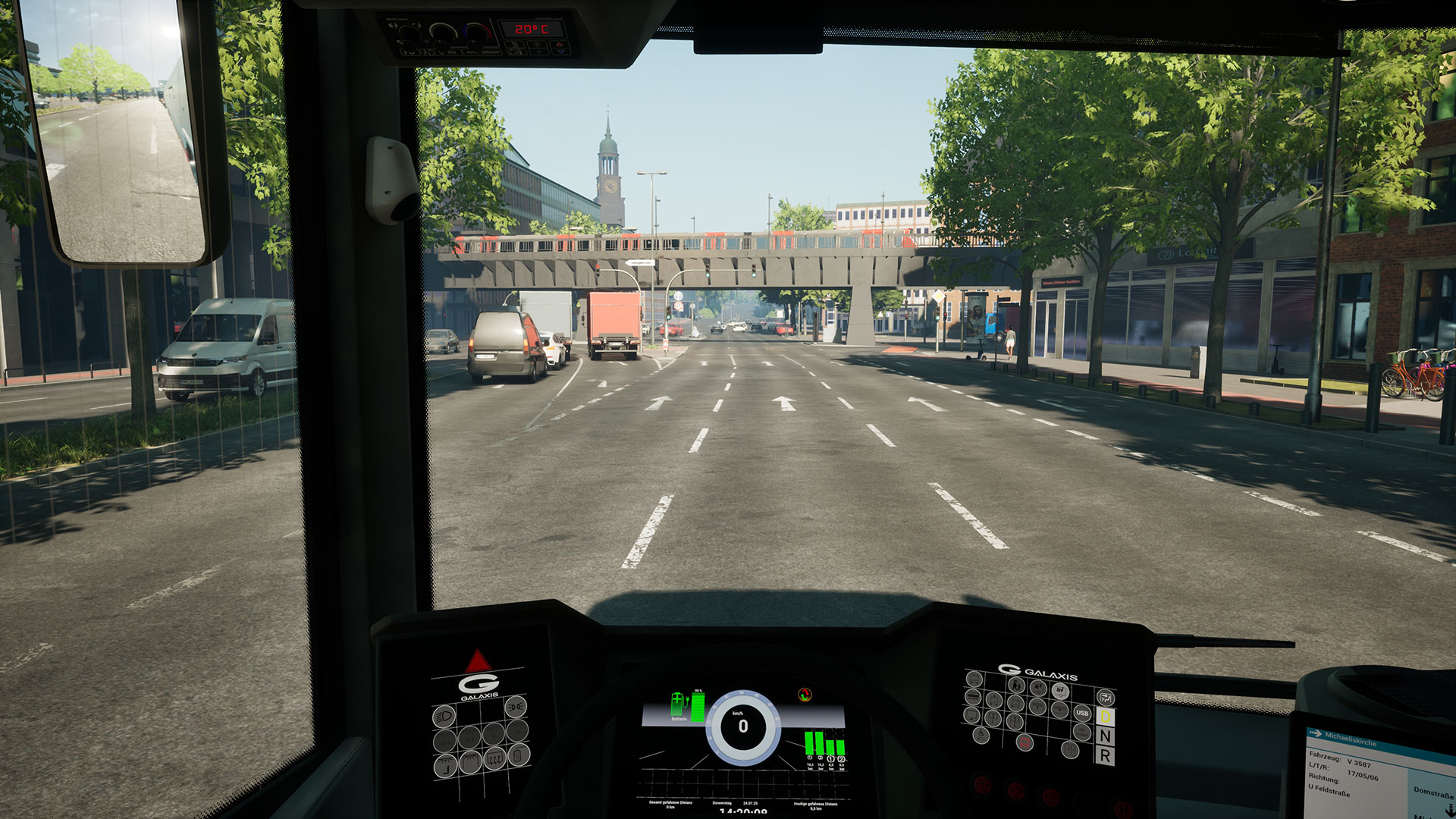Raise temperature with the red up arrow
This screenshot has height=819, width=1456.
coord(559,45)
